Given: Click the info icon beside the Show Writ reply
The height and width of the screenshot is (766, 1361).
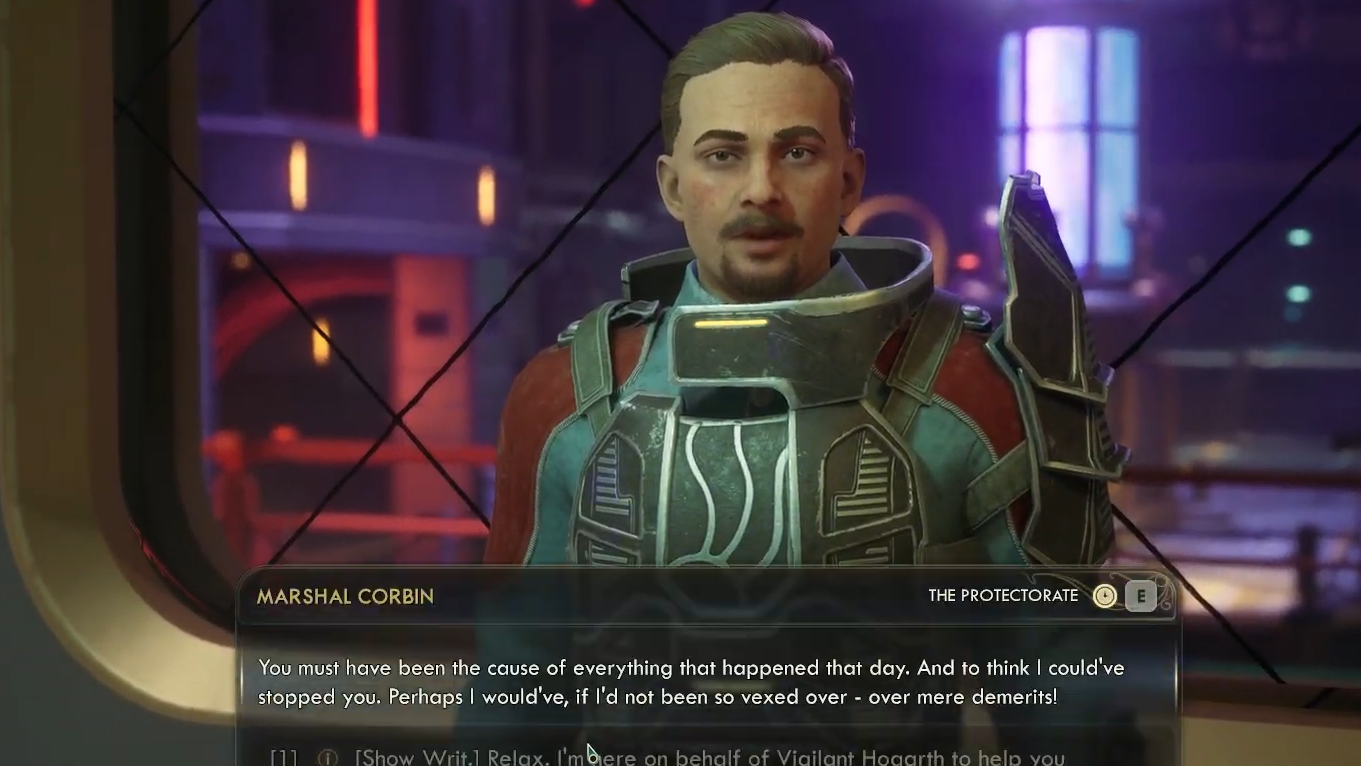Looking at the screenshot, I should point(327,757).
